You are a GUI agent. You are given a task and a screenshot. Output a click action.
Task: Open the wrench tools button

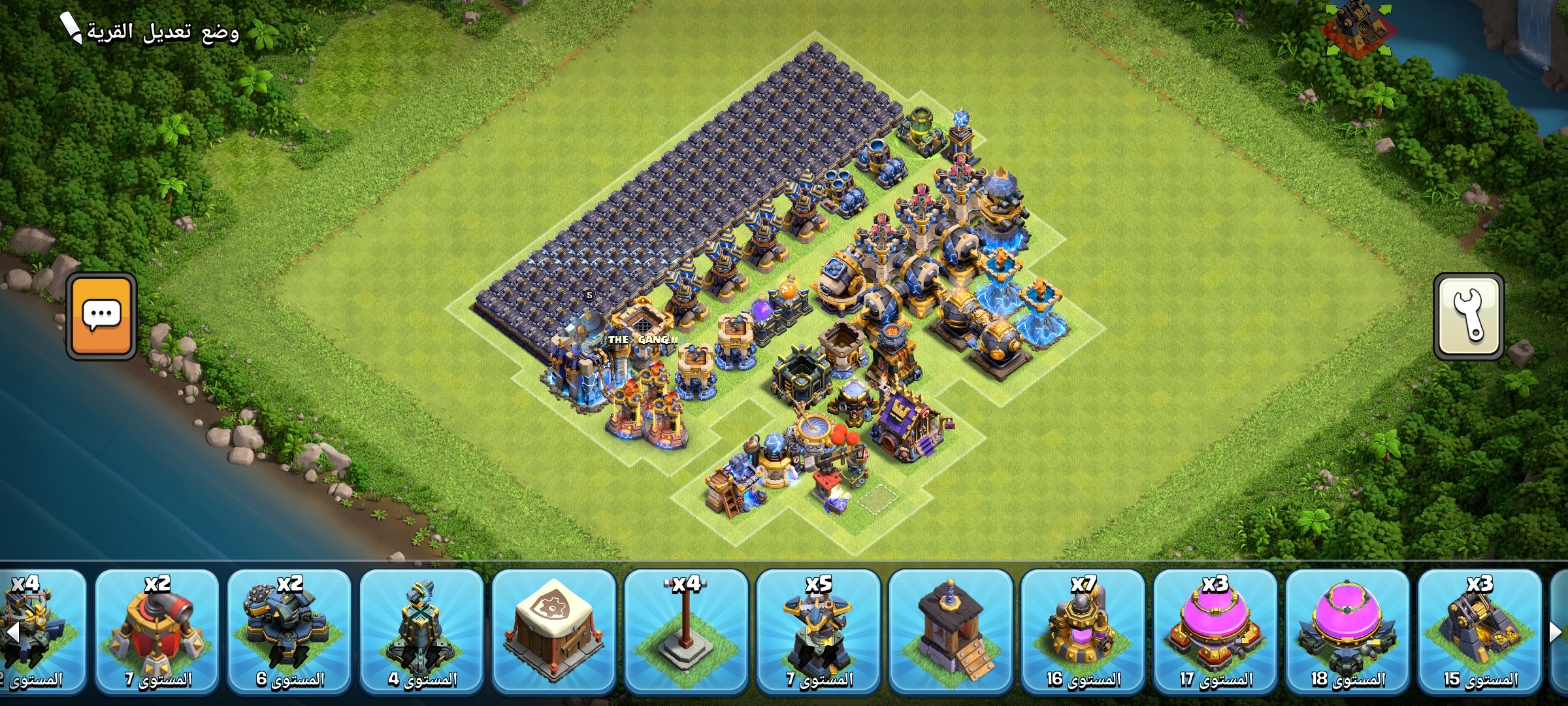tap(1468, 316)
